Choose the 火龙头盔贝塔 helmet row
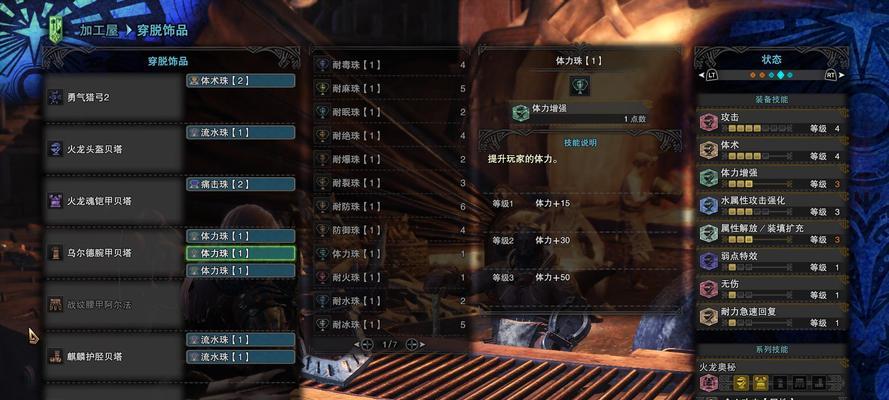 point(112,149)
